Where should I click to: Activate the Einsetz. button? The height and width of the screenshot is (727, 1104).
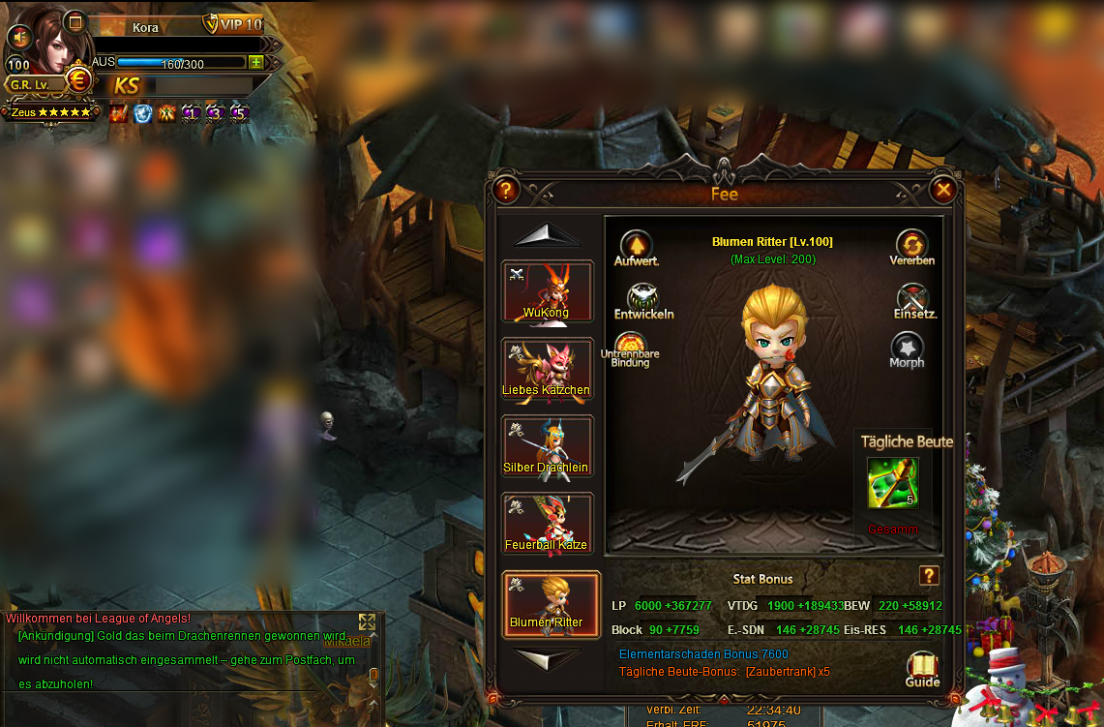tap(913, 299)
